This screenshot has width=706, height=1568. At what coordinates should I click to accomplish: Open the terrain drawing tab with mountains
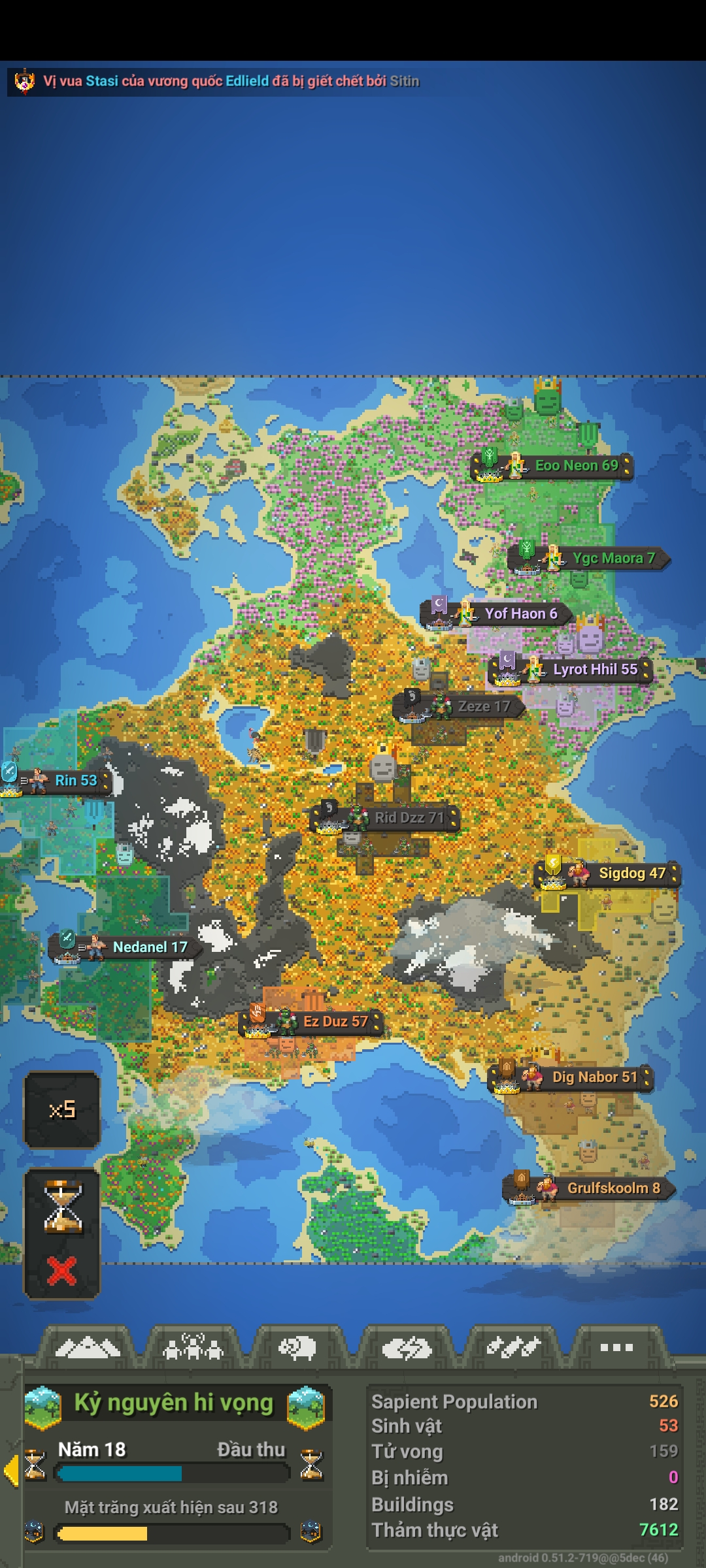(x=88, y=1347)
